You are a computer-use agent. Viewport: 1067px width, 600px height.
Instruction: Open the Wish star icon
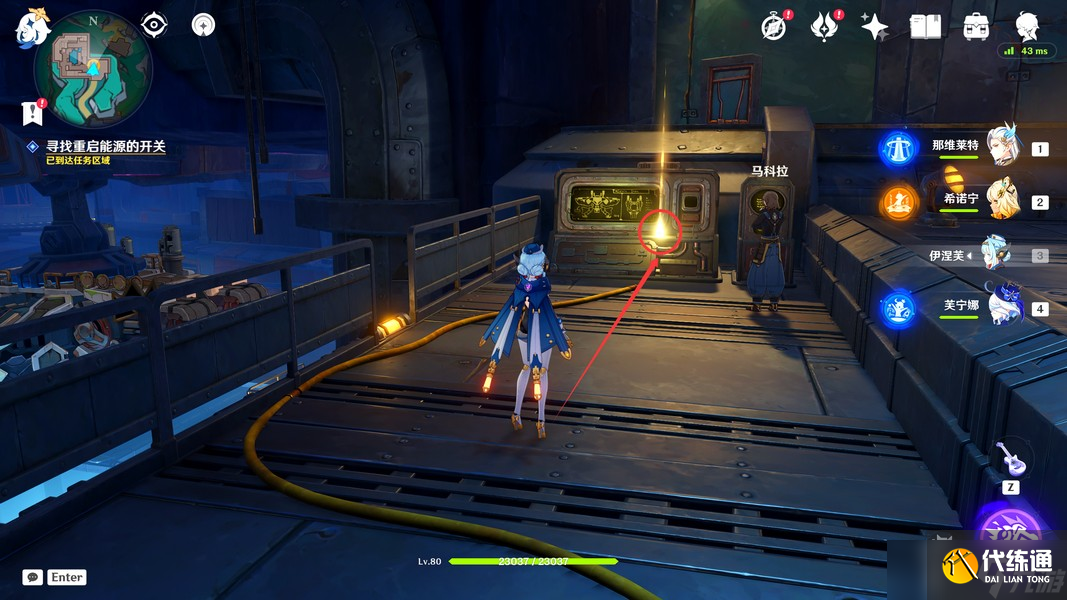[x=874, y=27]
